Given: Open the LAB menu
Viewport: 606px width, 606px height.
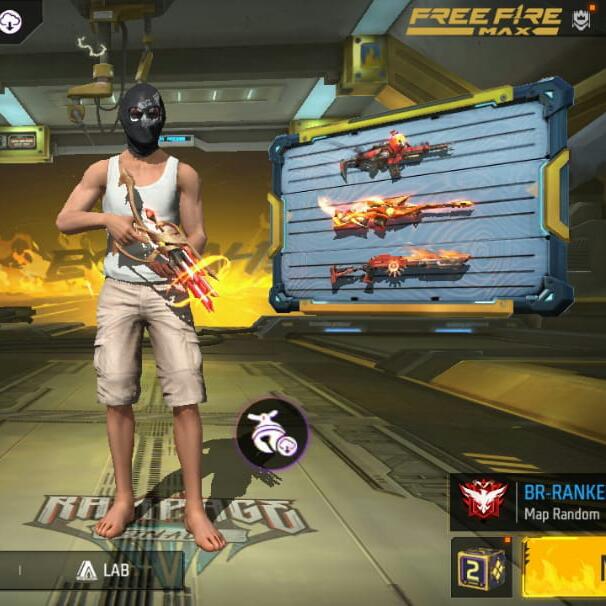Looking at the screenshot, I should tap(103, 571).
